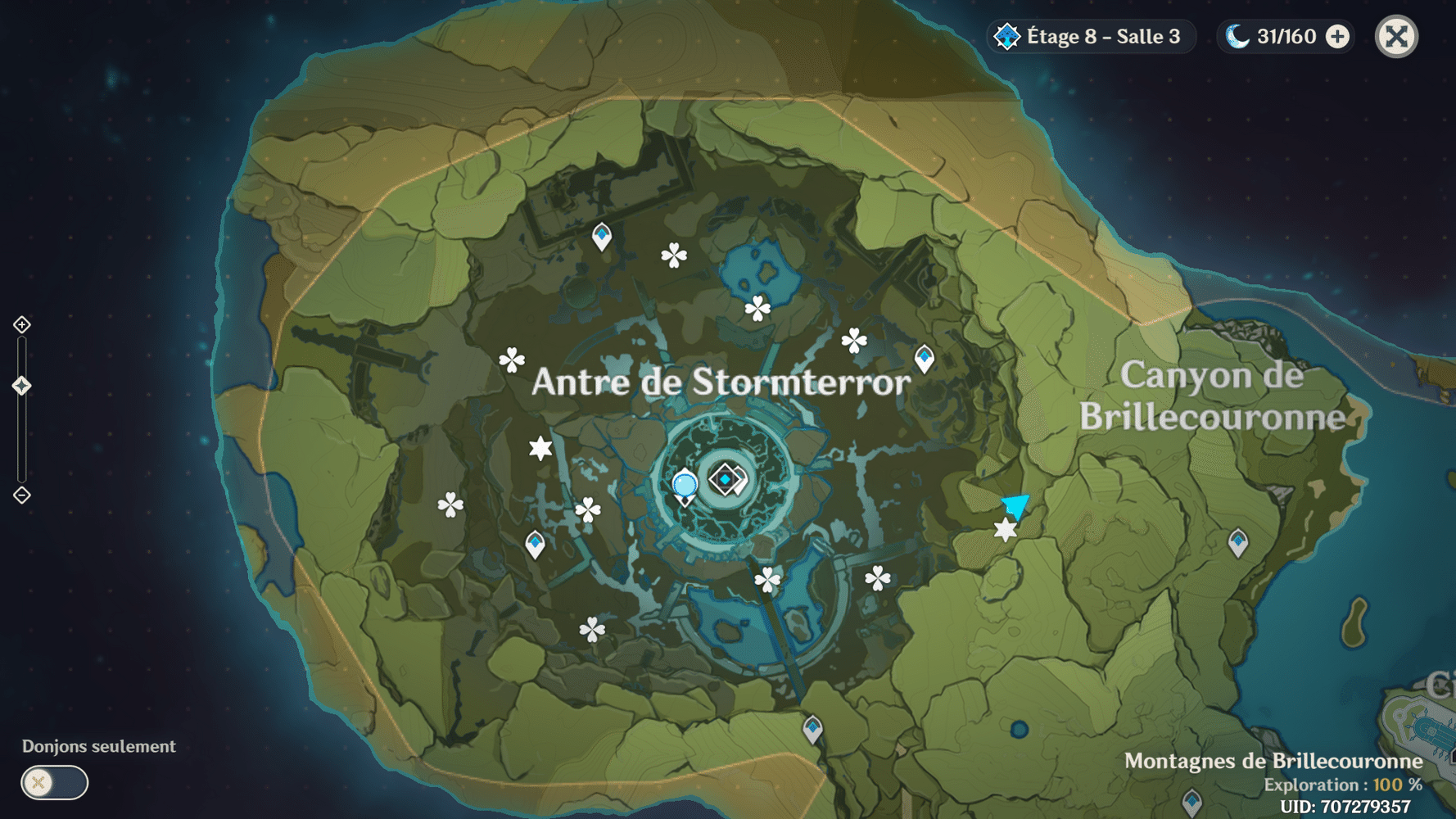This screenshot has height=819, width=1456.
Task: Click the zoom-out control below the slider
Action: pyautogui.click(x=21, y=495)
